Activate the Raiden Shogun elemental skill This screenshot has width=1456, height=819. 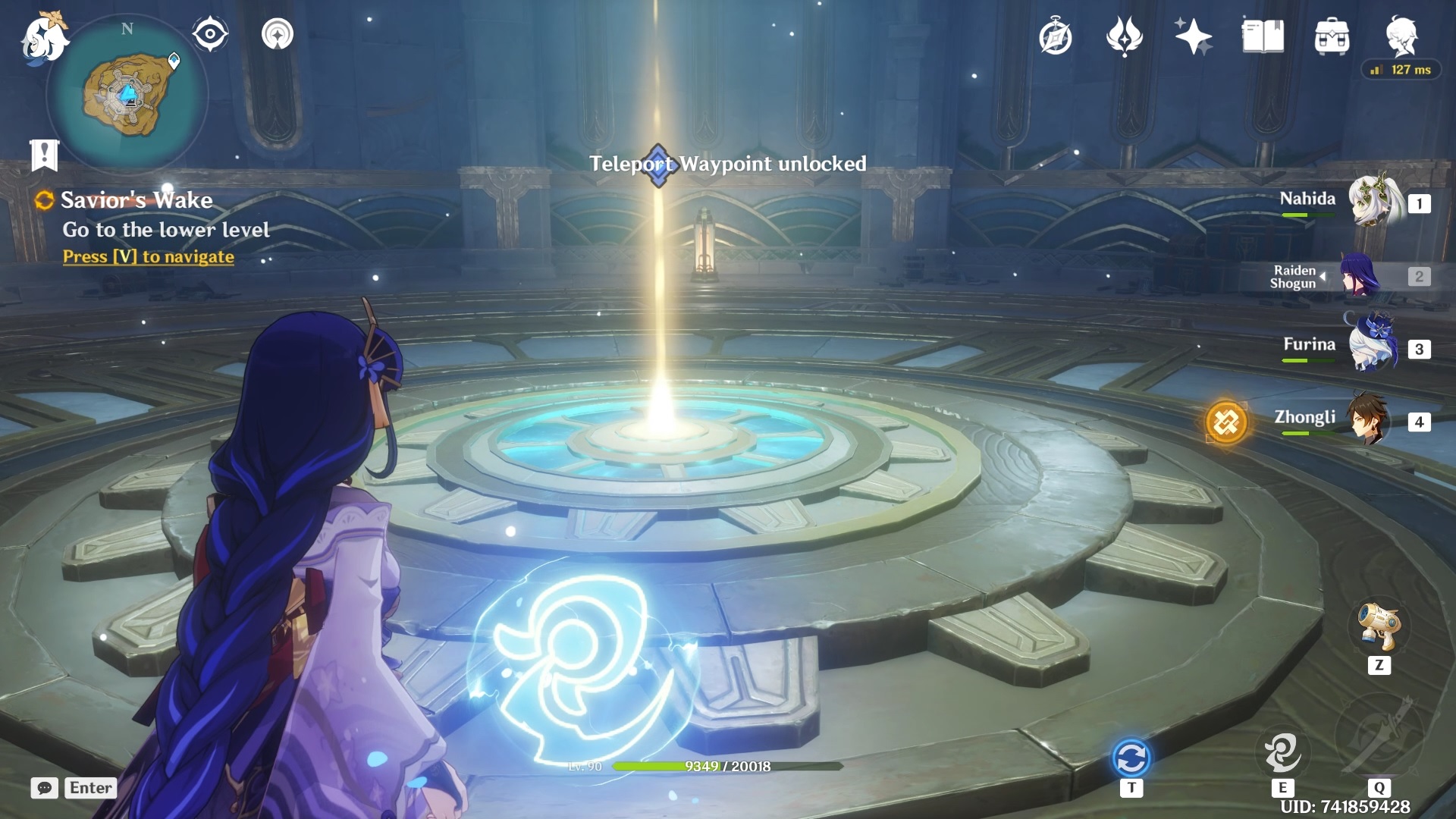tap(1282, 751)
